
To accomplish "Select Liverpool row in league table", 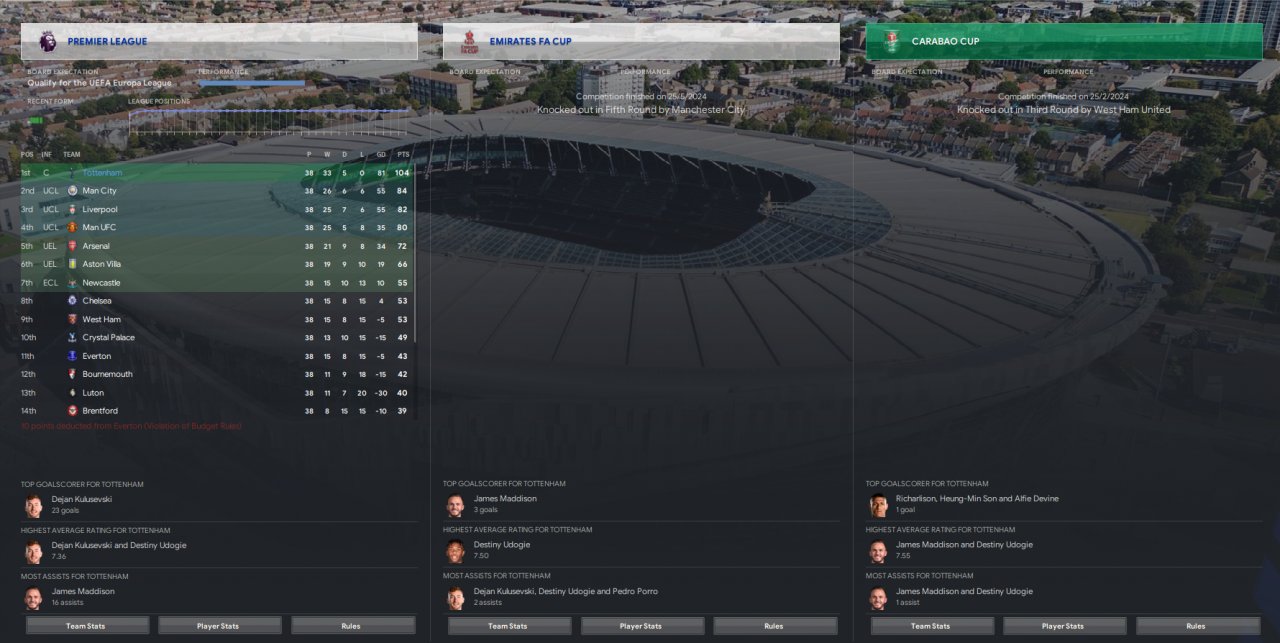I will (100, 209).
